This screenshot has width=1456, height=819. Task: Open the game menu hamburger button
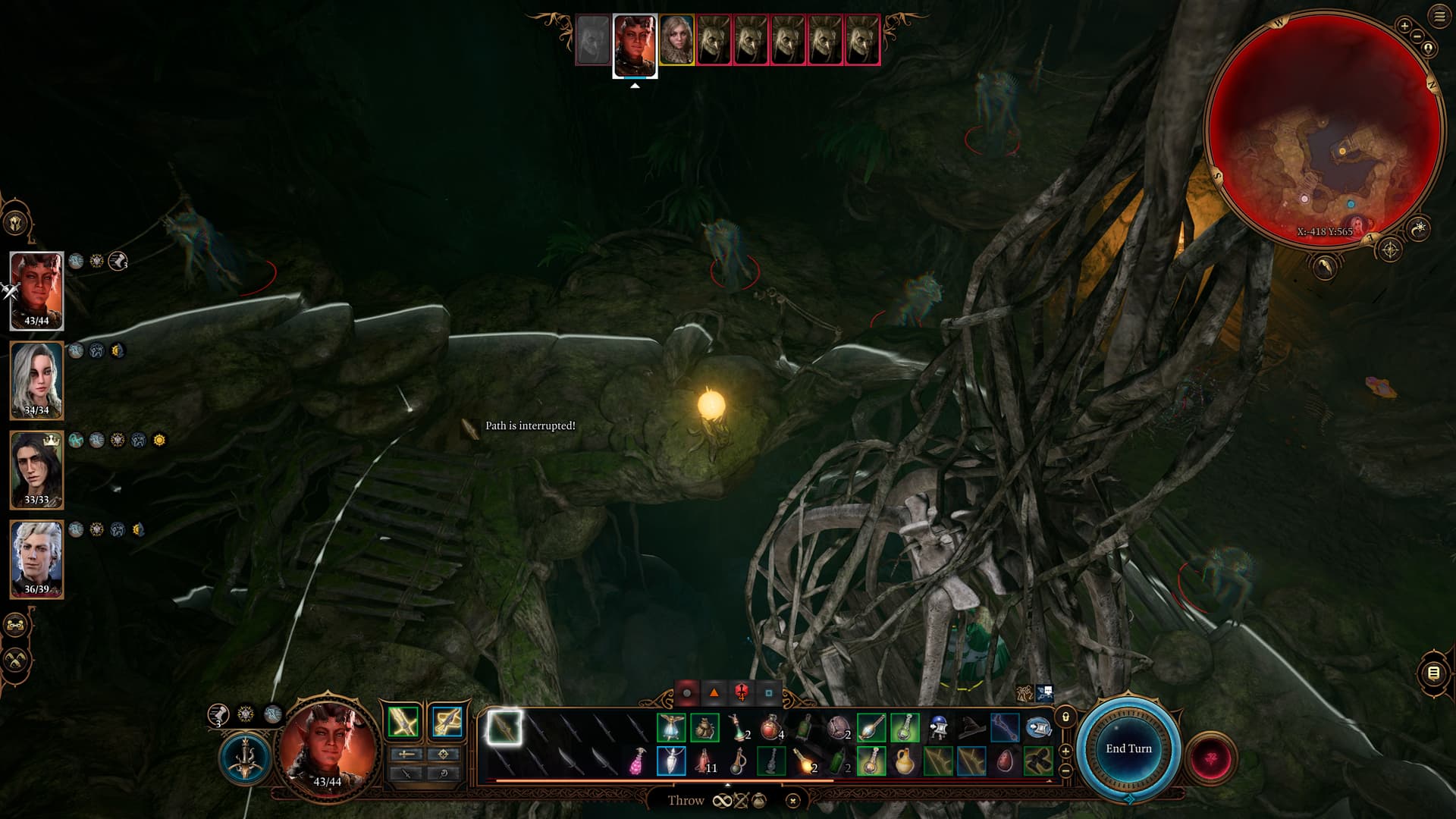pyautogui.click(x=1439, y=17)
